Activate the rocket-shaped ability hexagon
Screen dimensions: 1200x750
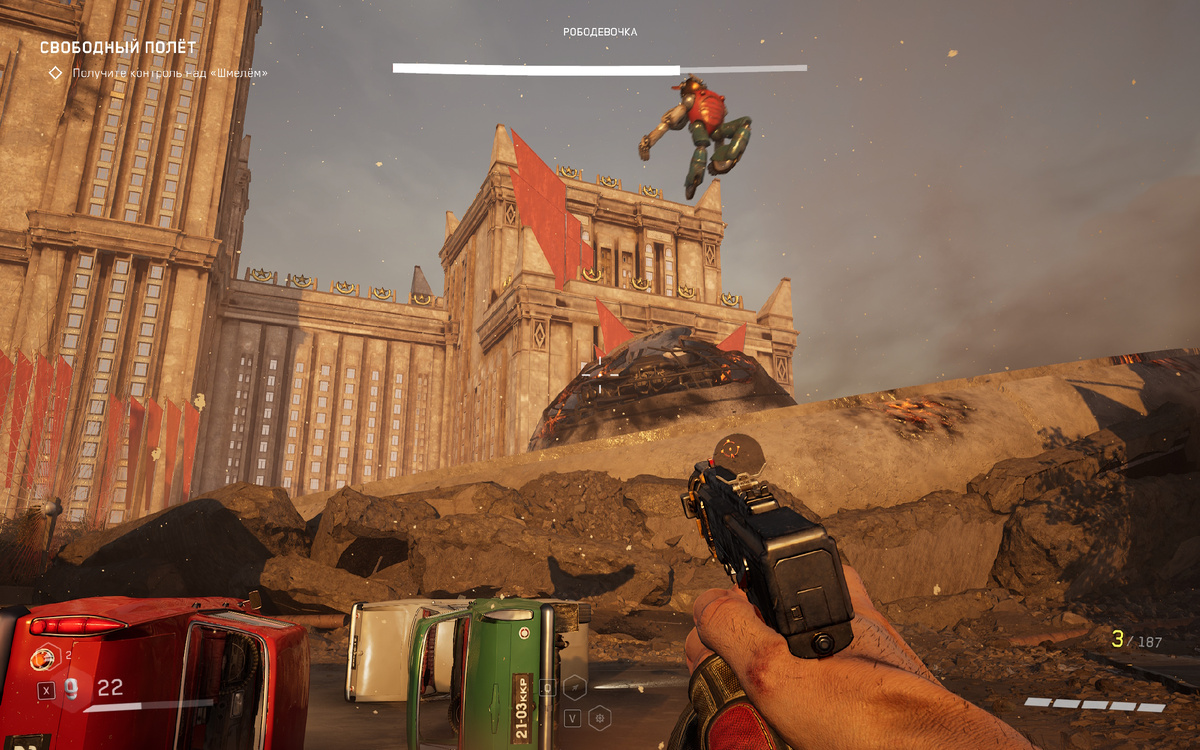coord(575,687)
